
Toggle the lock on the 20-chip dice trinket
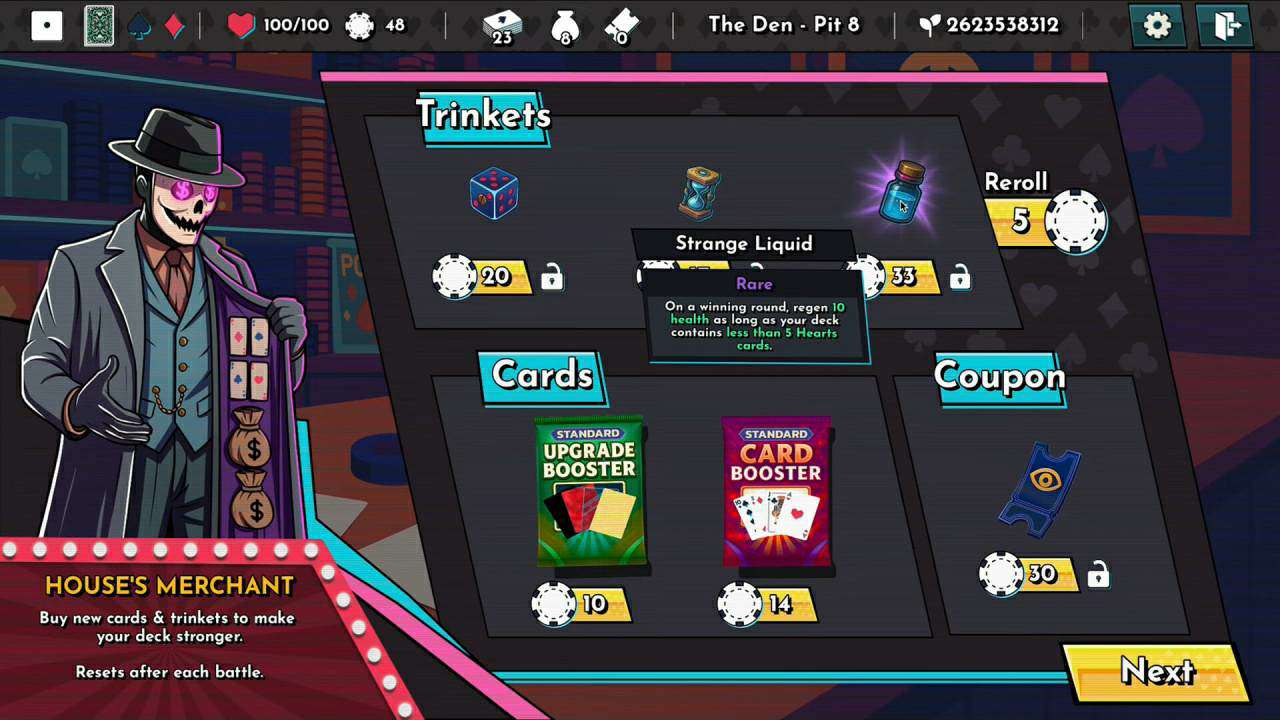tap(551, 277)
